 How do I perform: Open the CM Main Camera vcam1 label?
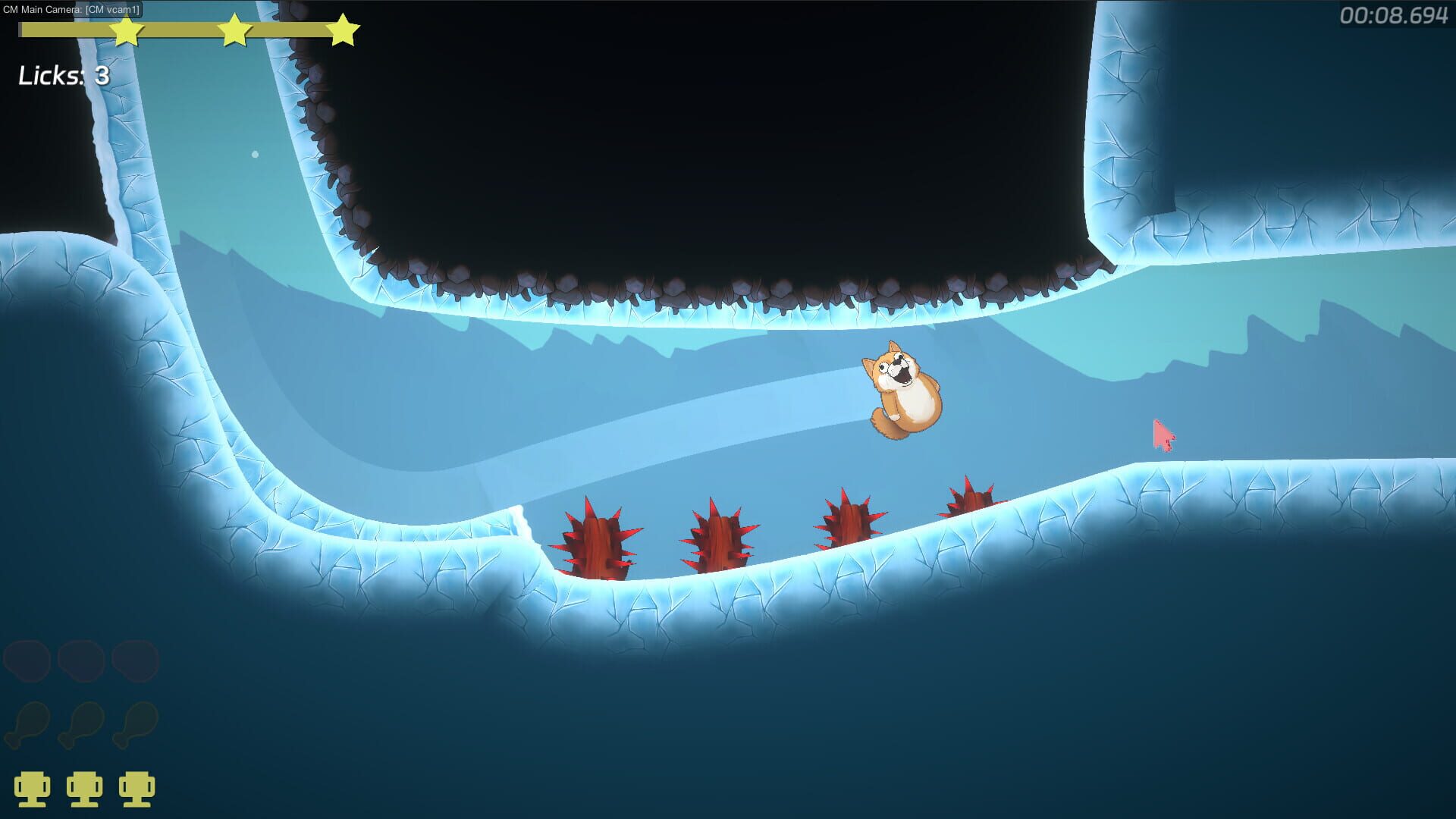coord(74,11)
